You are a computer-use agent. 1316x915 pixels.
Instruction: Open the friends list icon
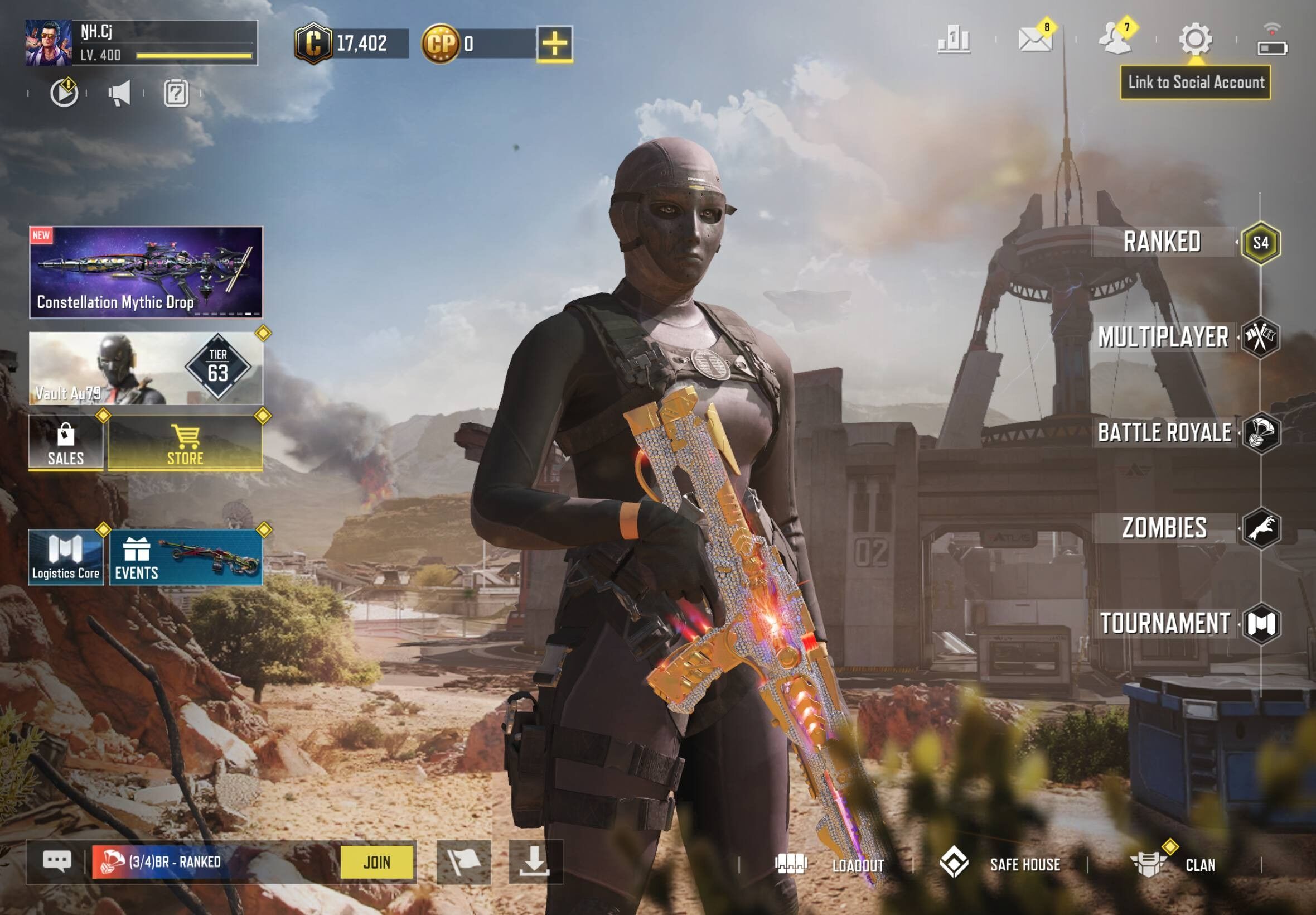pos(1115,40)
